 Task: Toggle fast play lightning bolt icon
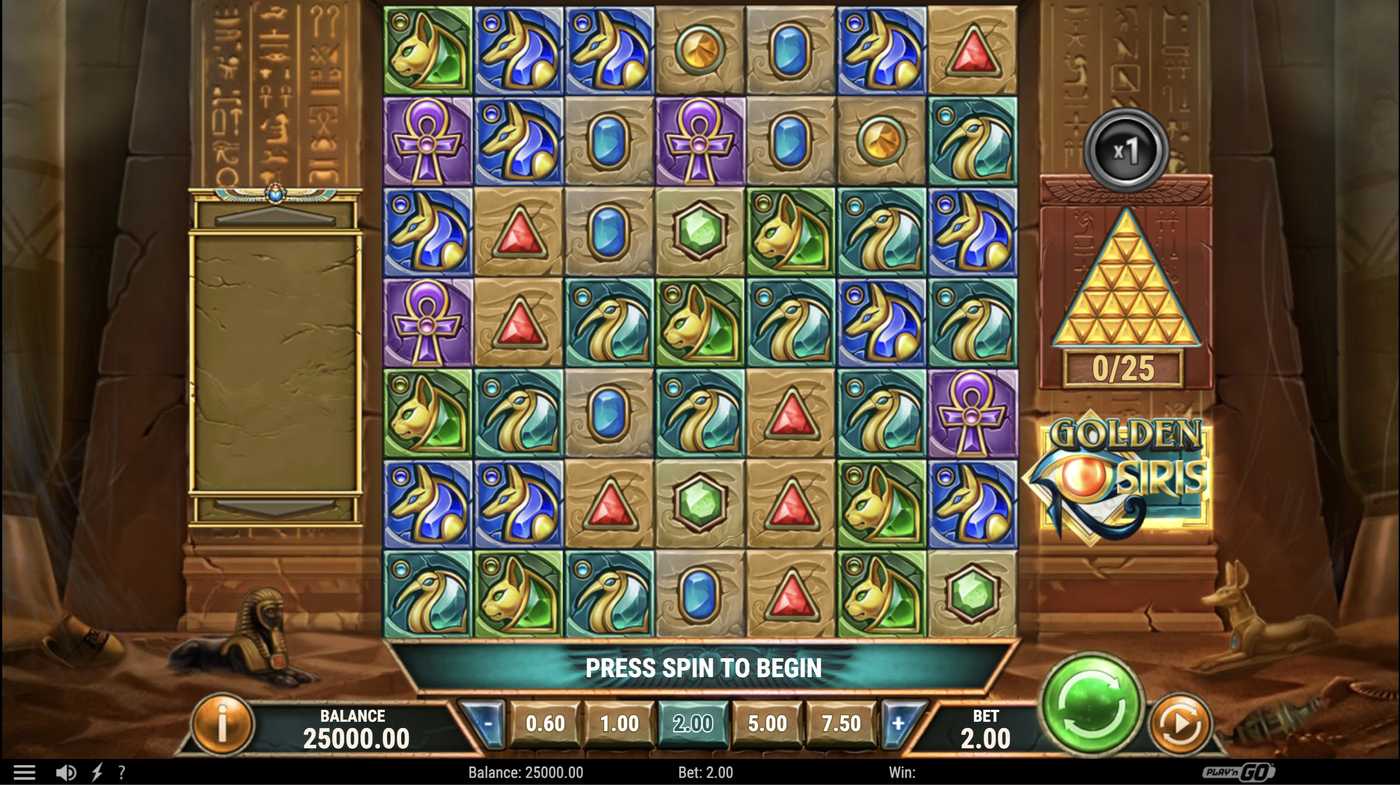tap(97, 772)
